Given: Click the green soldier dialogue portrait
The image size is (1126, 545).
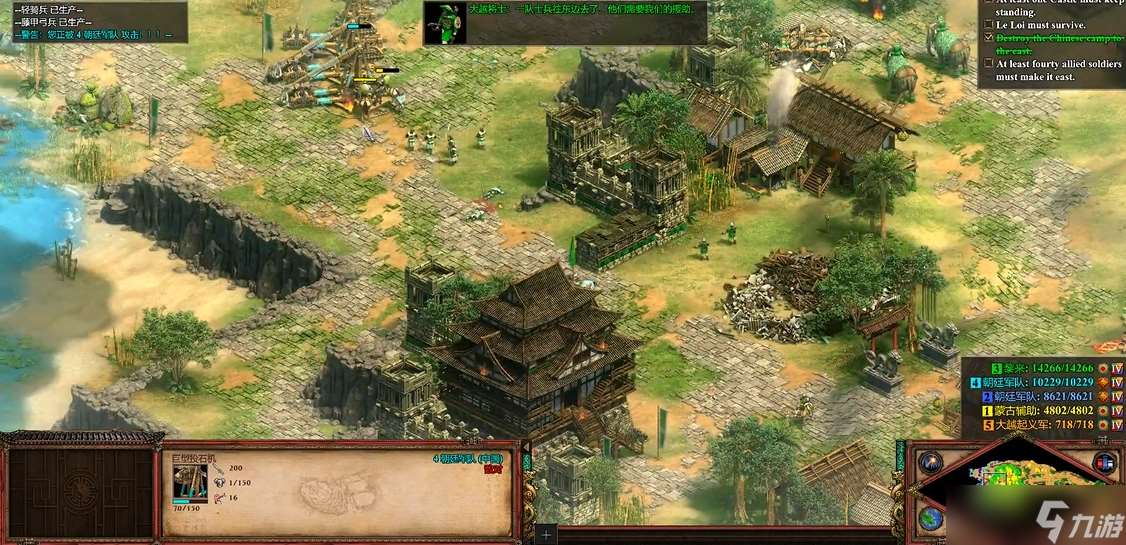Looking at the screenshot, I should pos(443,24).
